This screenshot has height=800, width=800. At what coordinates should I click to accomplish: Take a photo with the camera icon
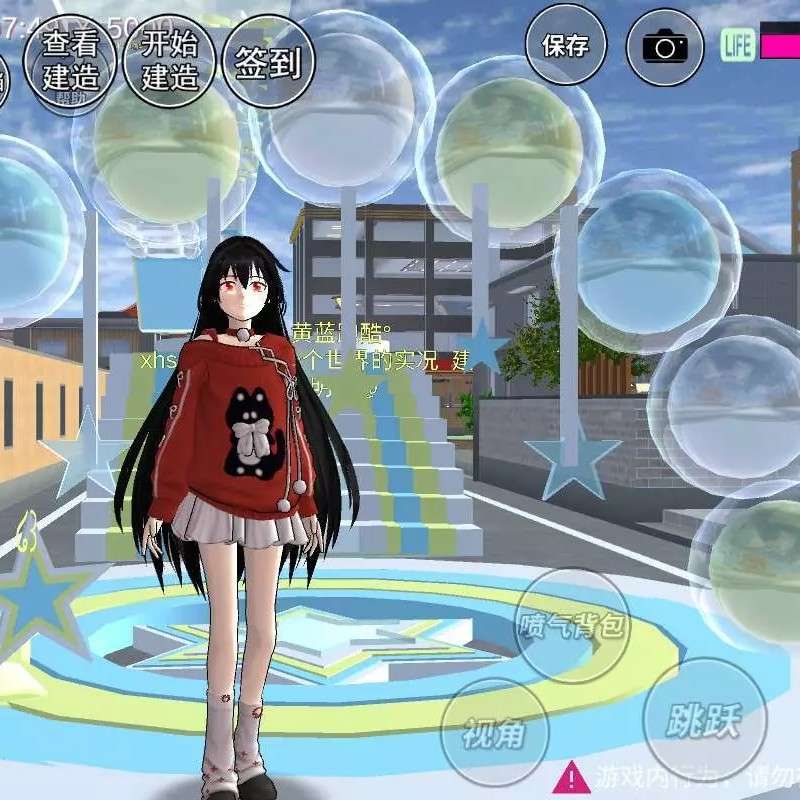pos(665,46)
